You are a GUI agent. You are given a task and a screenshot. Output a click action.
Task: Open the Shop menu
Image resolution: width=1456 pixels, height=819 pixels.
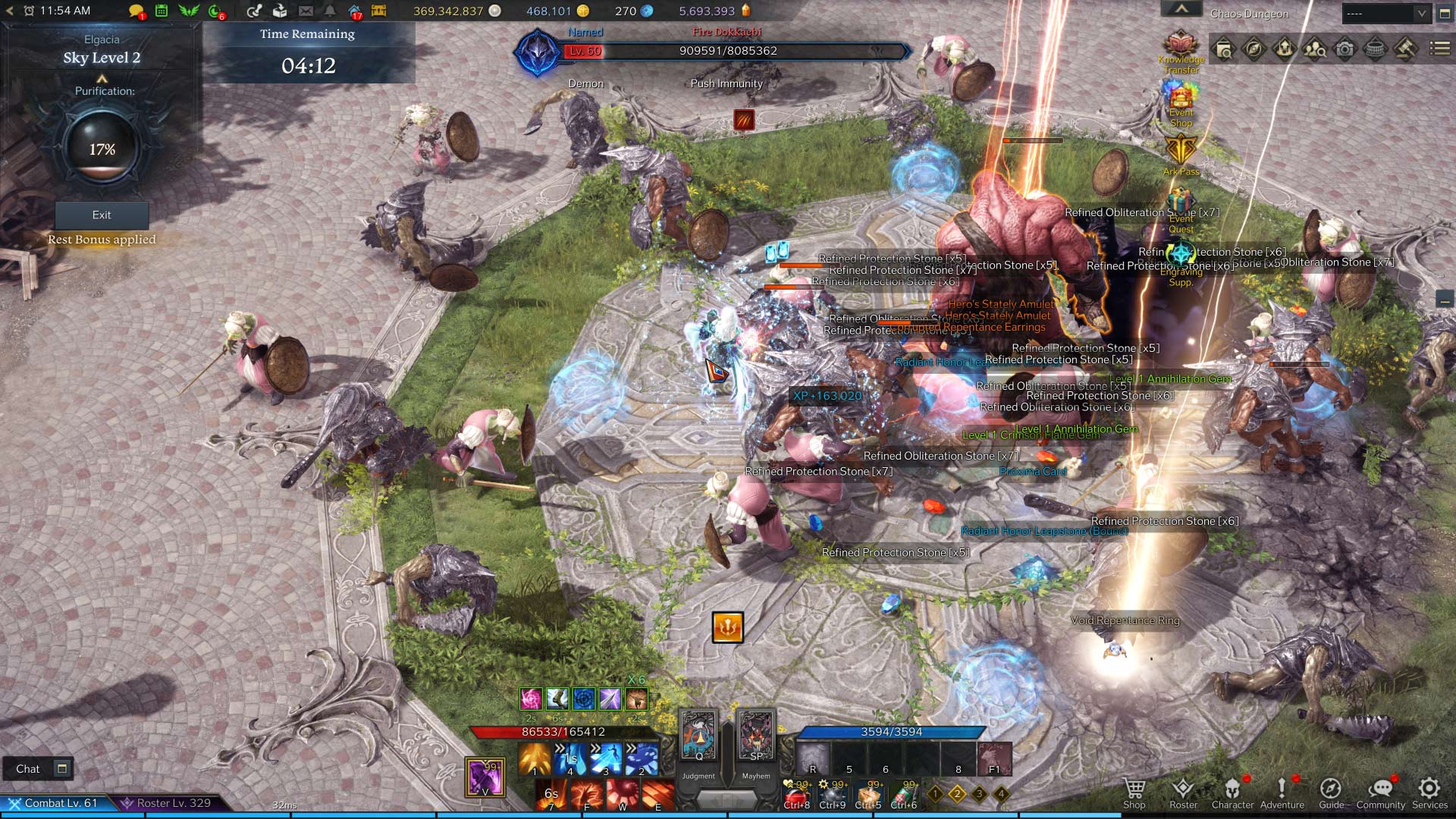(x=1134, y=792)
